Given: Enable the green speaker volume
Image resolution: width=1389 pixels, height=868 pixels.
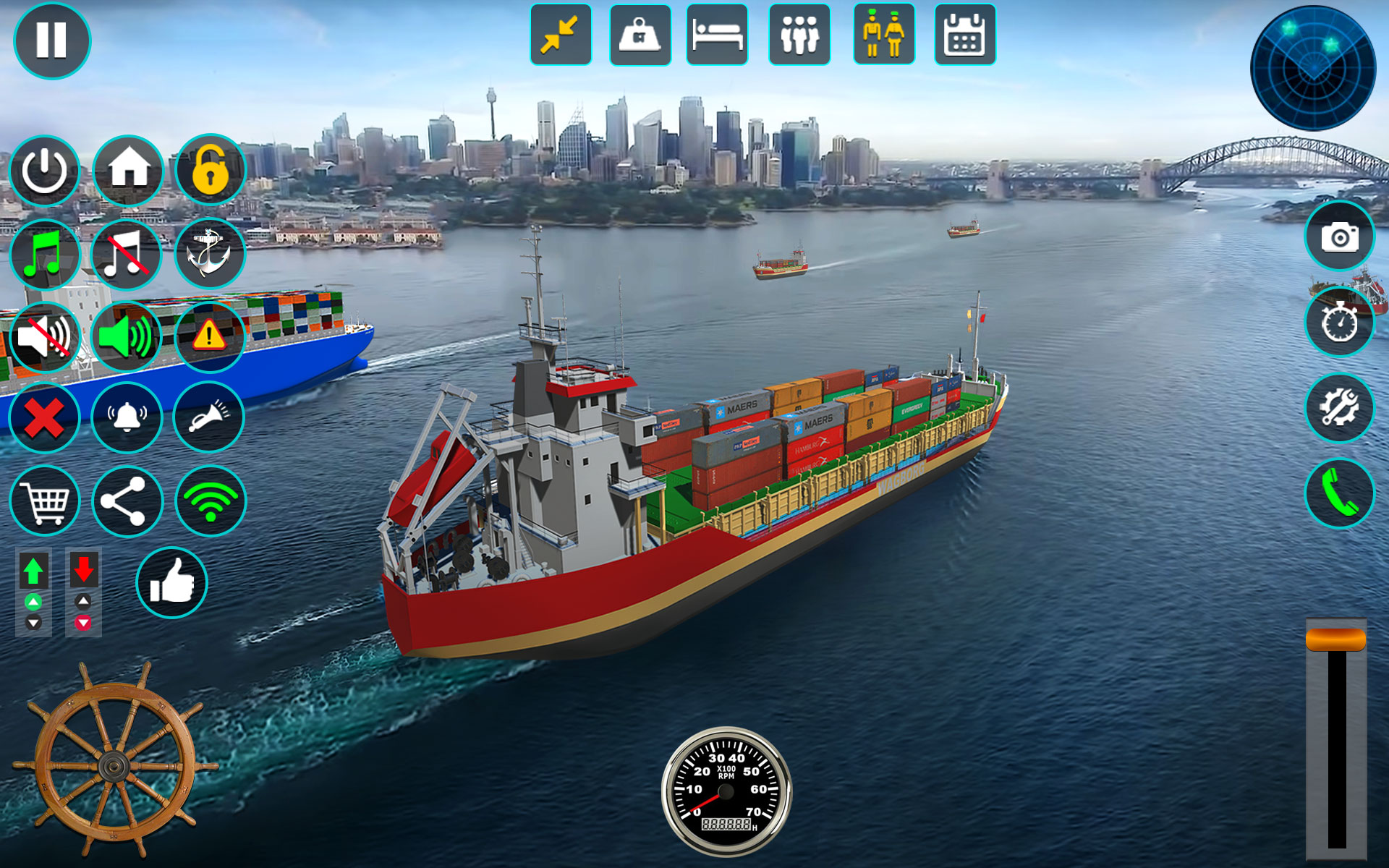Looking at the screenshot, I should [127, 335].
